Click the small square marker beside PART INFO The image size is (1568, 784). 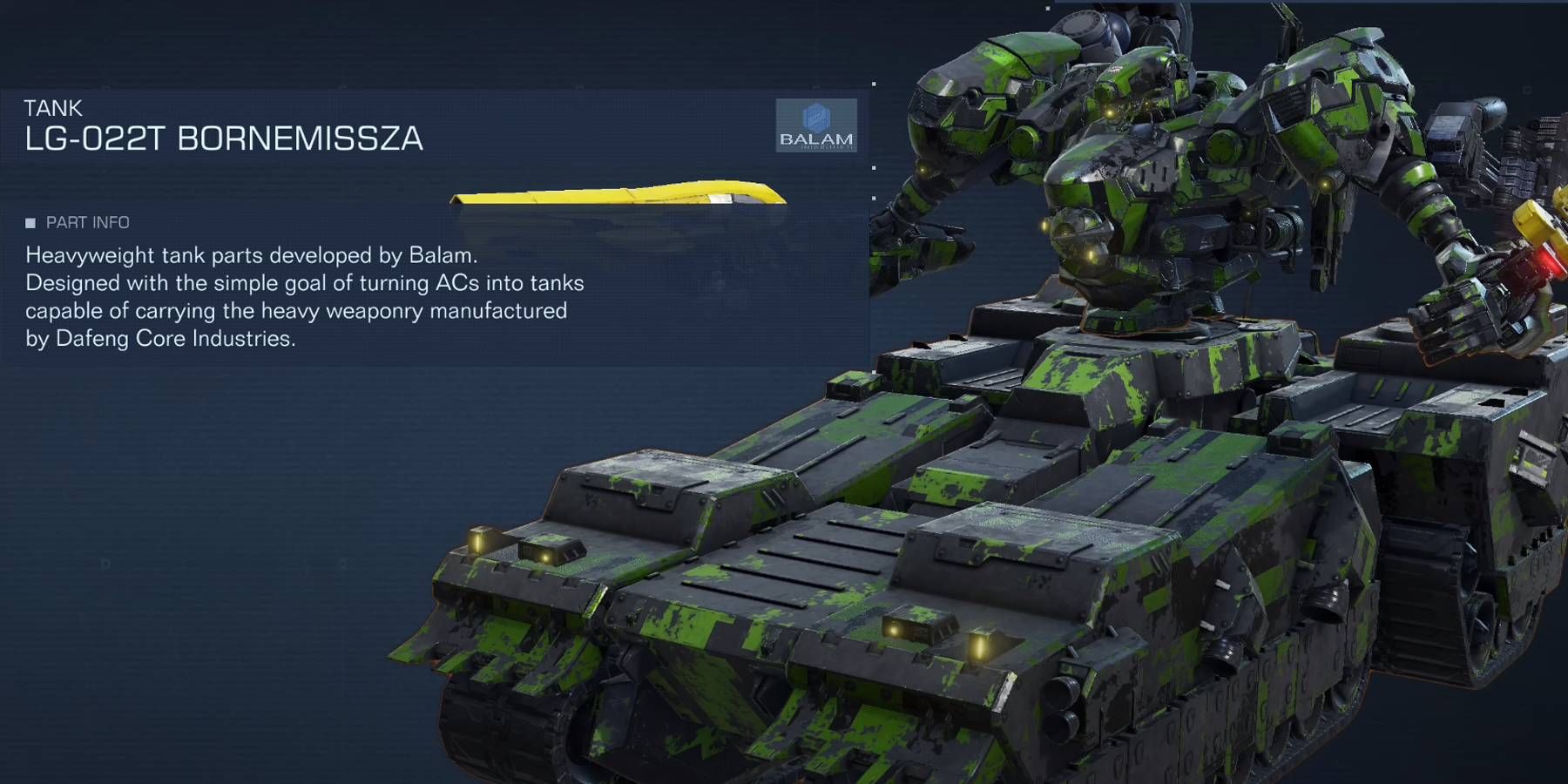(30, 222)
